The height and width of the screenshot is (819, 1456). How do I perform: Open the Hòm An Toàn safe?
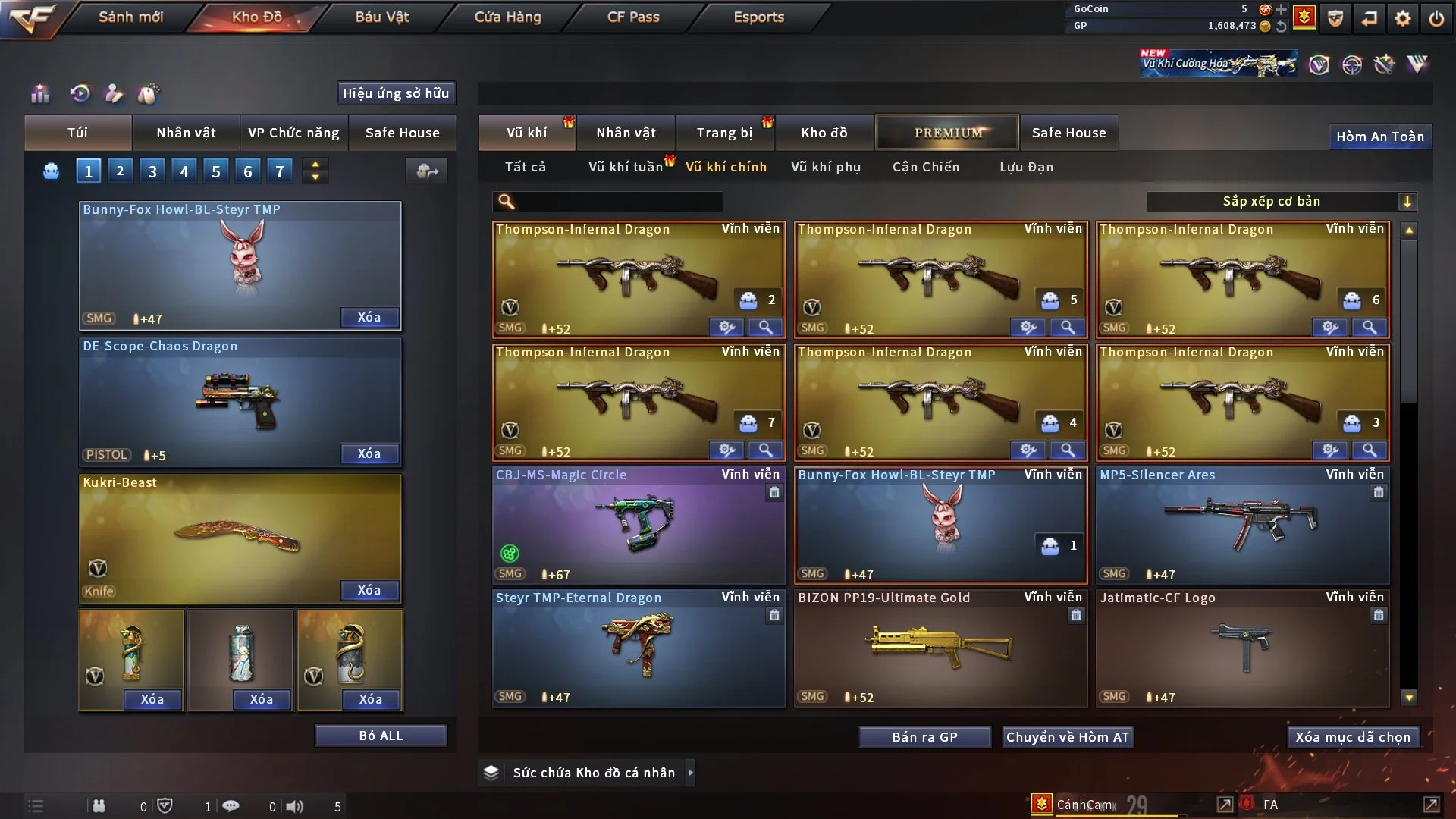tap(1379, 136)
